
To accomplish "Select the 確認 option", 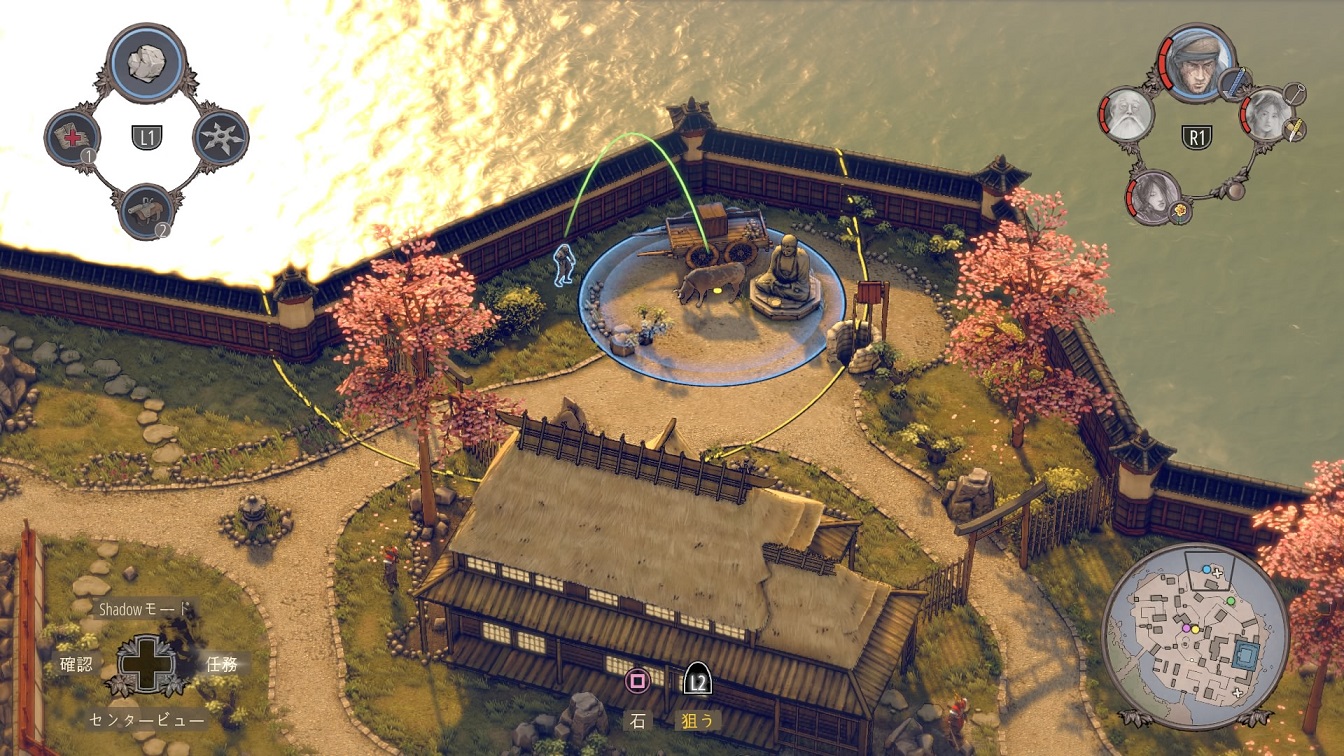I will click(76, 662).
